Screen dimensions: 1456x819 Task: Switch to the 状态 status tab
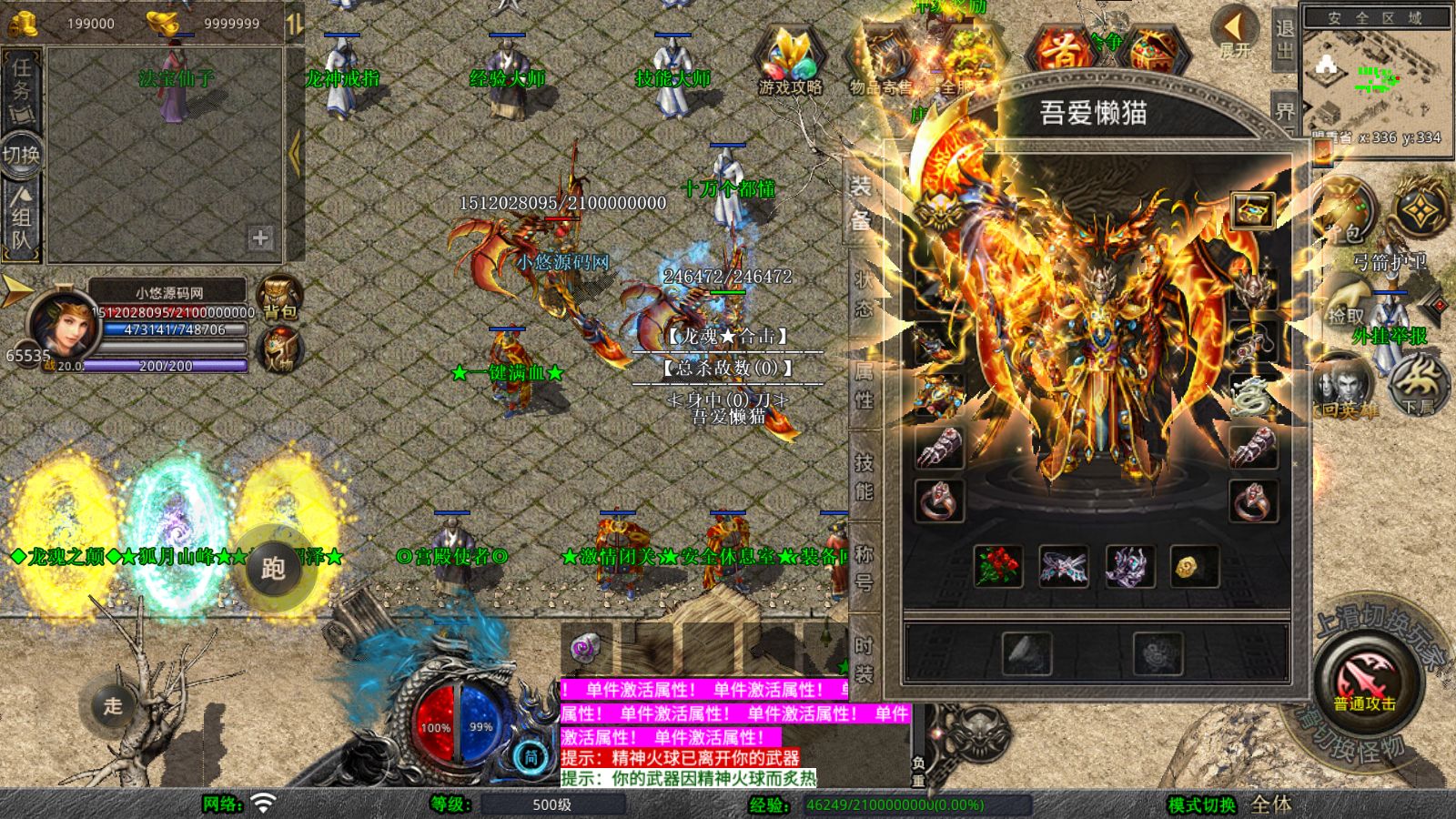pos(863,294)
